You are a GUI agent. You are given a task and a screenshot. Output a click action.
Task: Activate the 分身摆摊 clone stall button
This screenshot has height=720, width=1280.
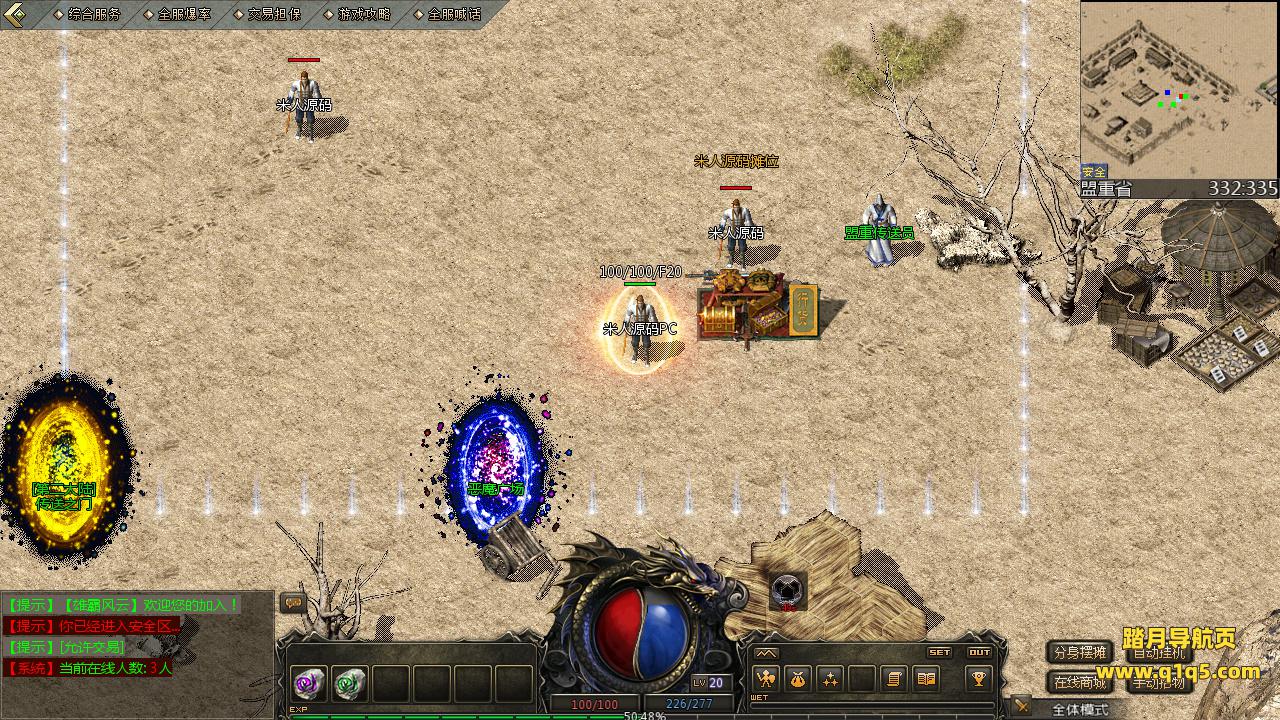(x=1080, y=652)
